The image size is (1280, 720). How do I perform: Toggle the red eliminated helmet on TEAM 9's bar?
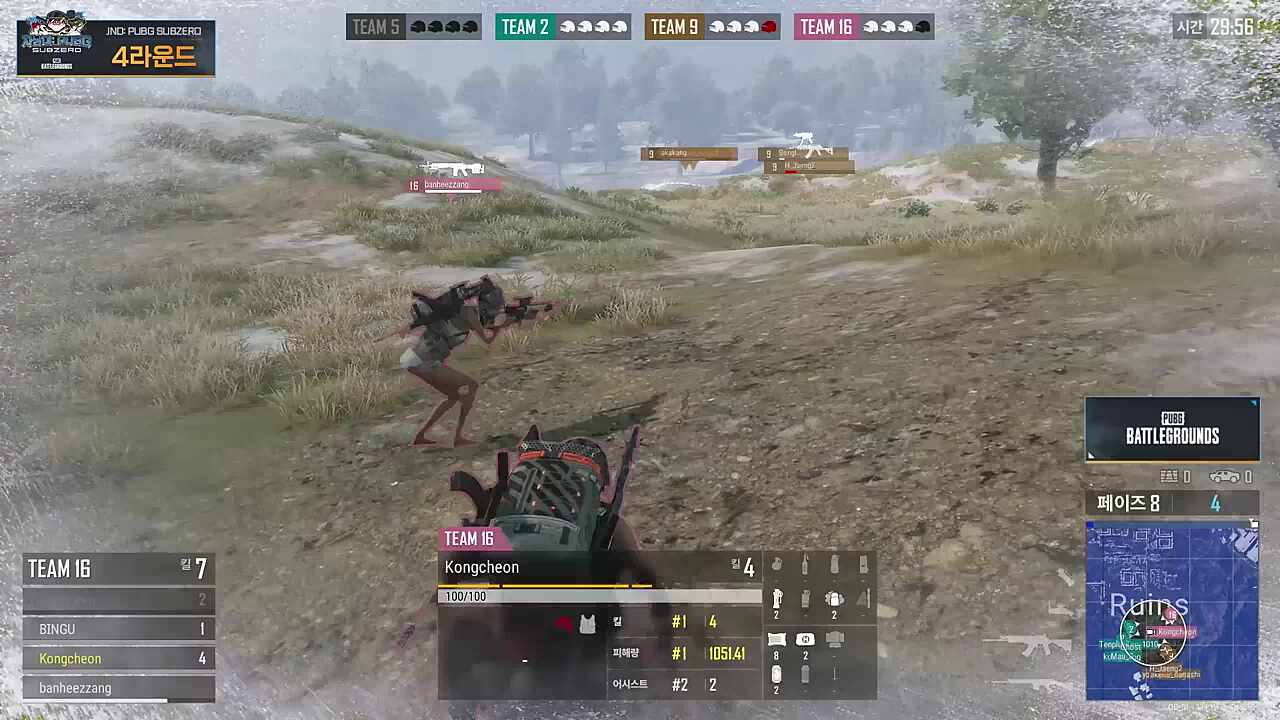[x=766, y=27]
